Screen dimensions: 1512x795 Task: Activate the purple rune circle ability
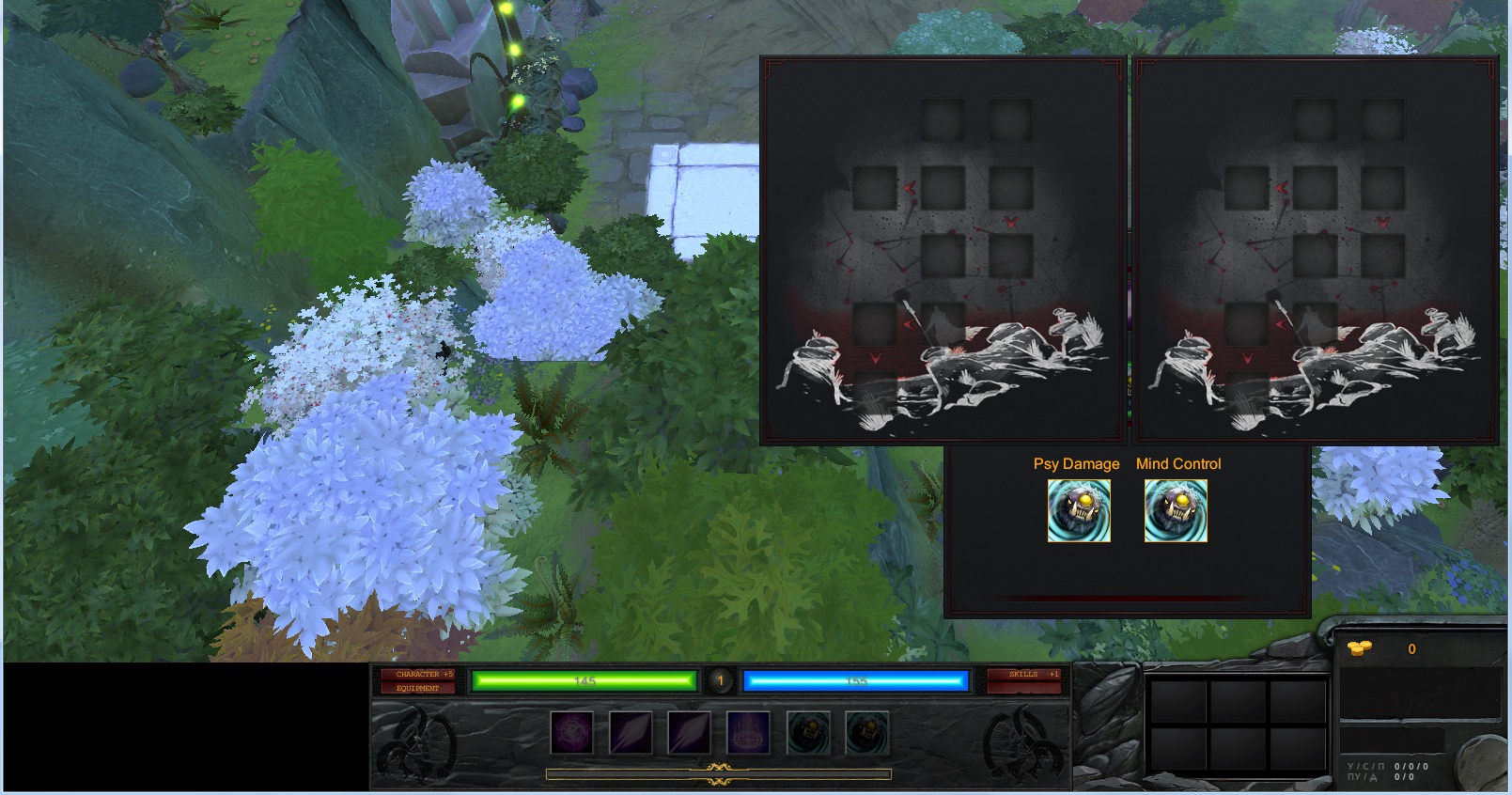coord(571,733)
